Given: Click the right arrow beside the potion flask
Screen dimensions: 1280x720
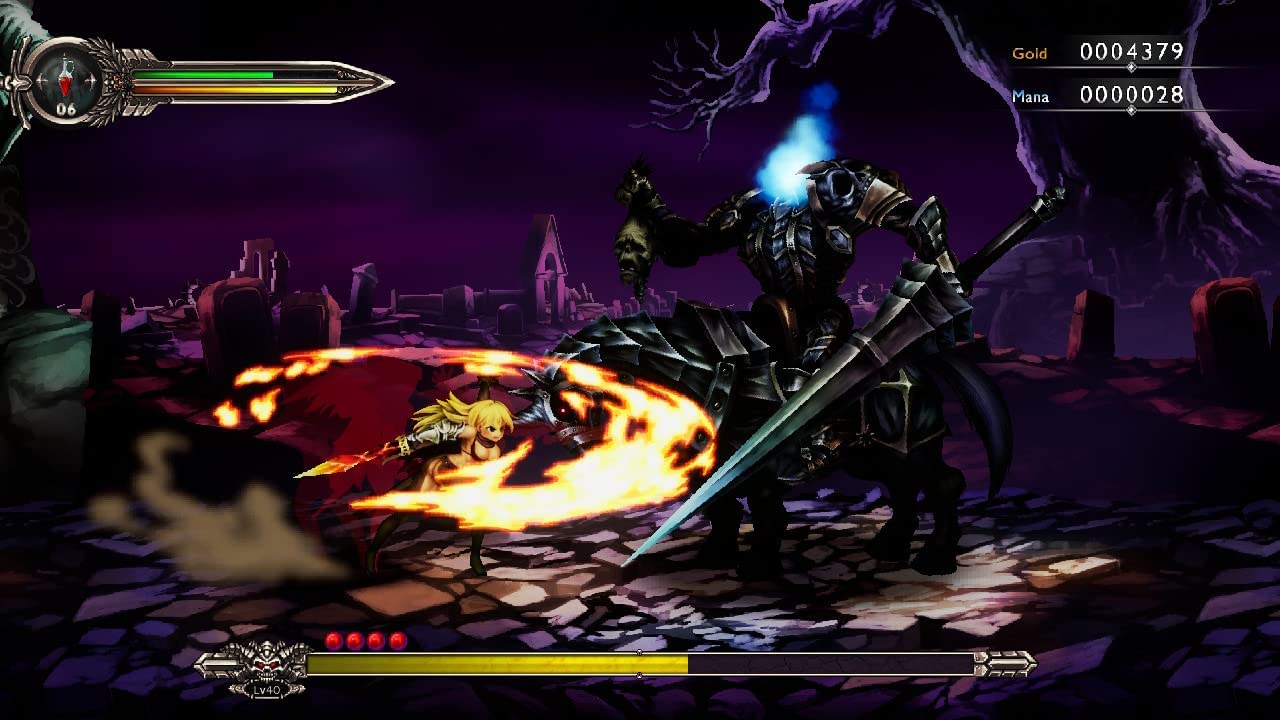Looking at the screenshot, I should 89,80.
